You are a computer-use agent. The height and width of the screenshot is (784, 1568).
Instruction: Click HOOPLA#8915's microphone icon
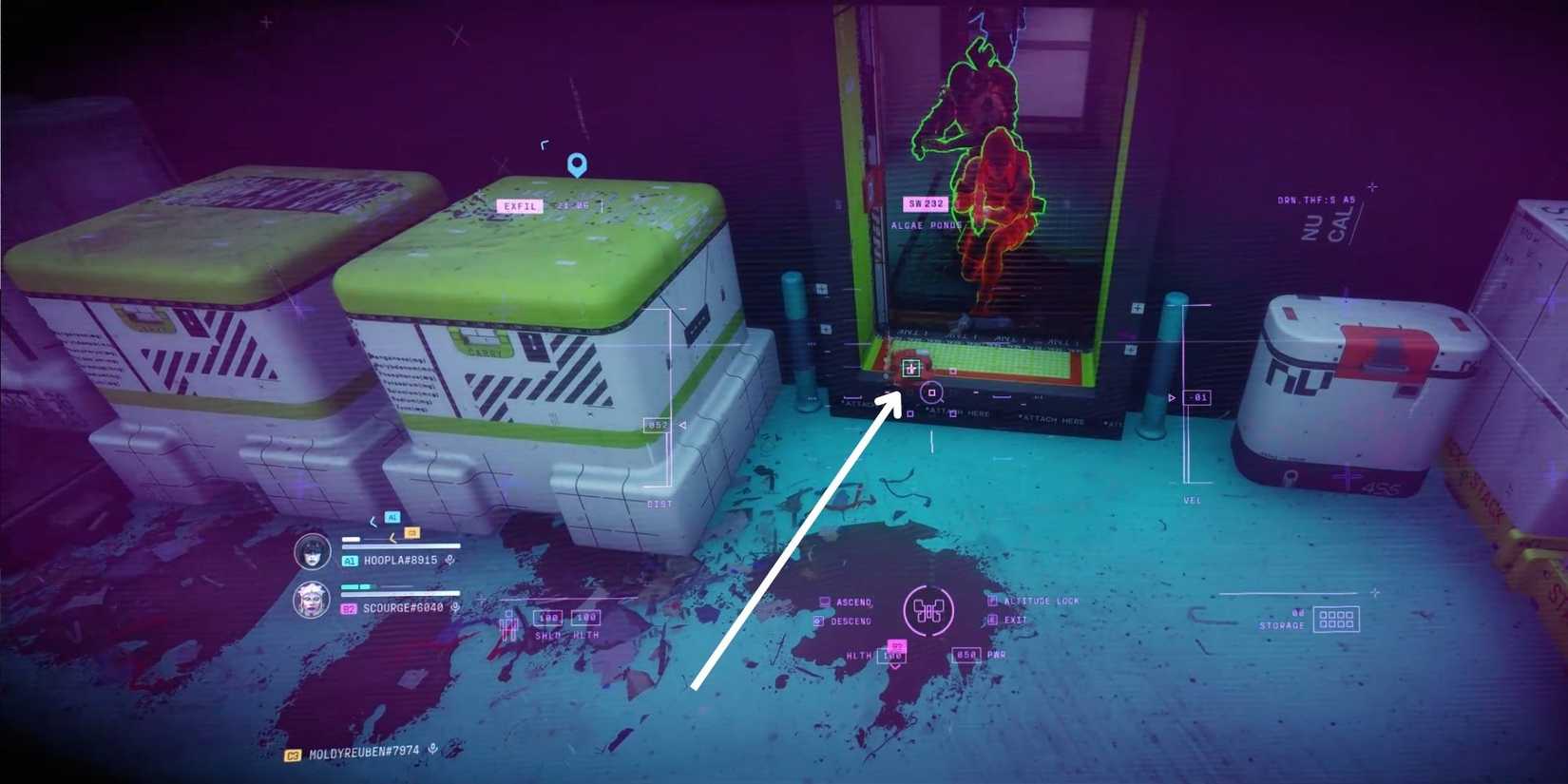[x=449, y=561]
